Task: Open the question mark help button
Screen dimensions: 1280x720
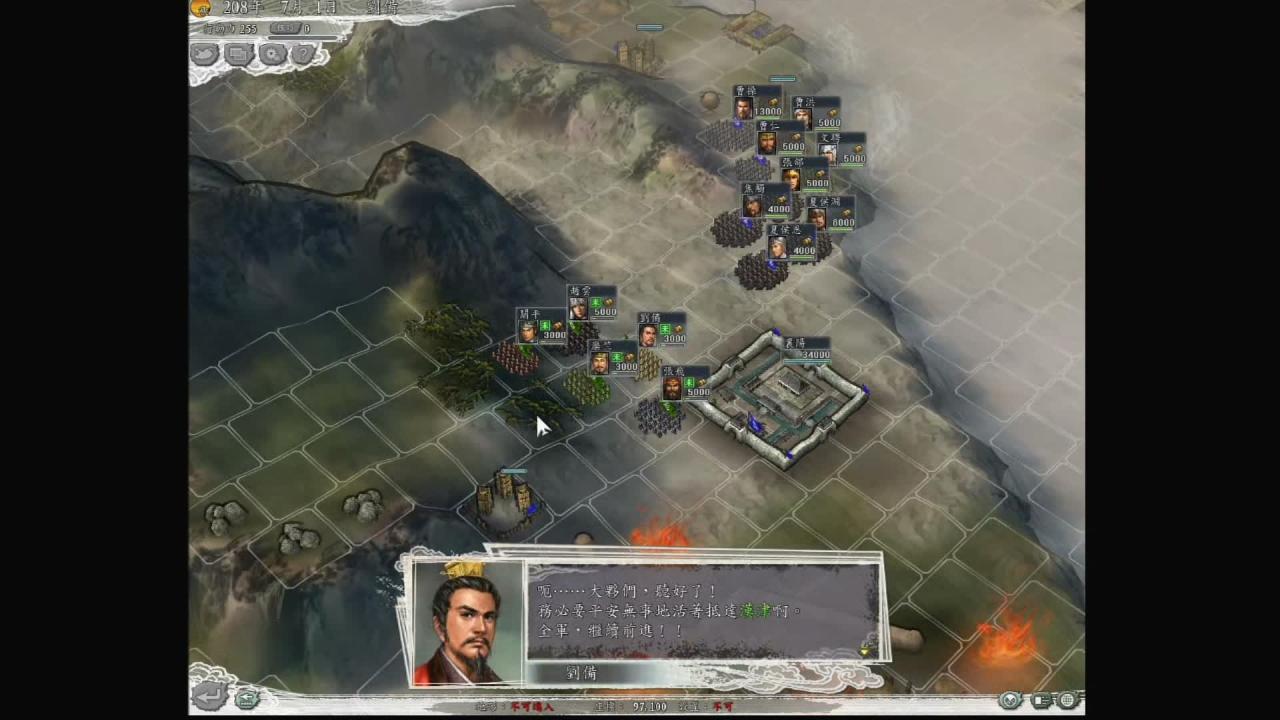Action: point(304,54)
